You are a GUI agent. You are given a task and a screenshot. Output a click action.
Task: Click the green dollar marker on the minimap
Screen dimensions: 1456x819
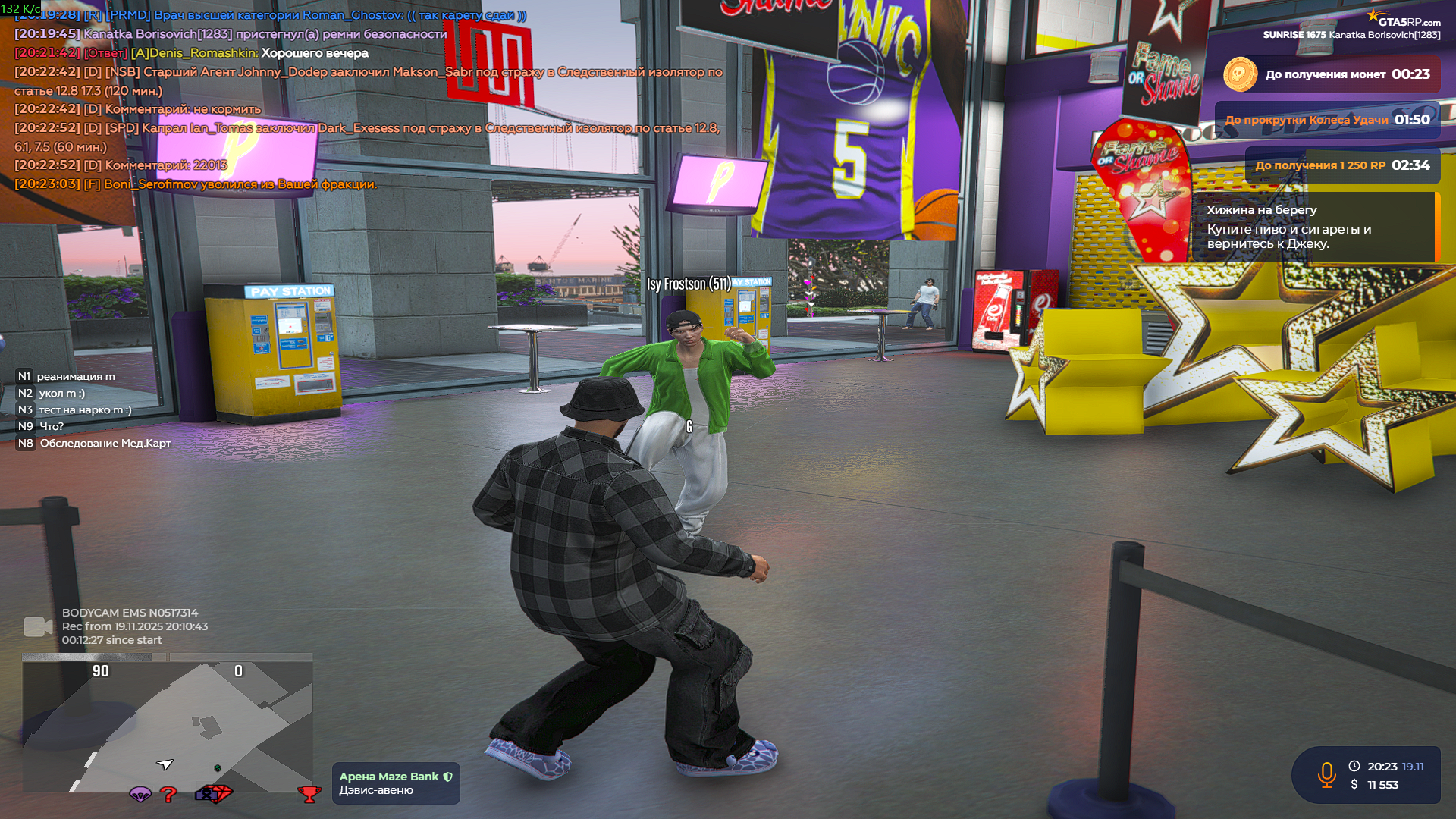(218, 768)
